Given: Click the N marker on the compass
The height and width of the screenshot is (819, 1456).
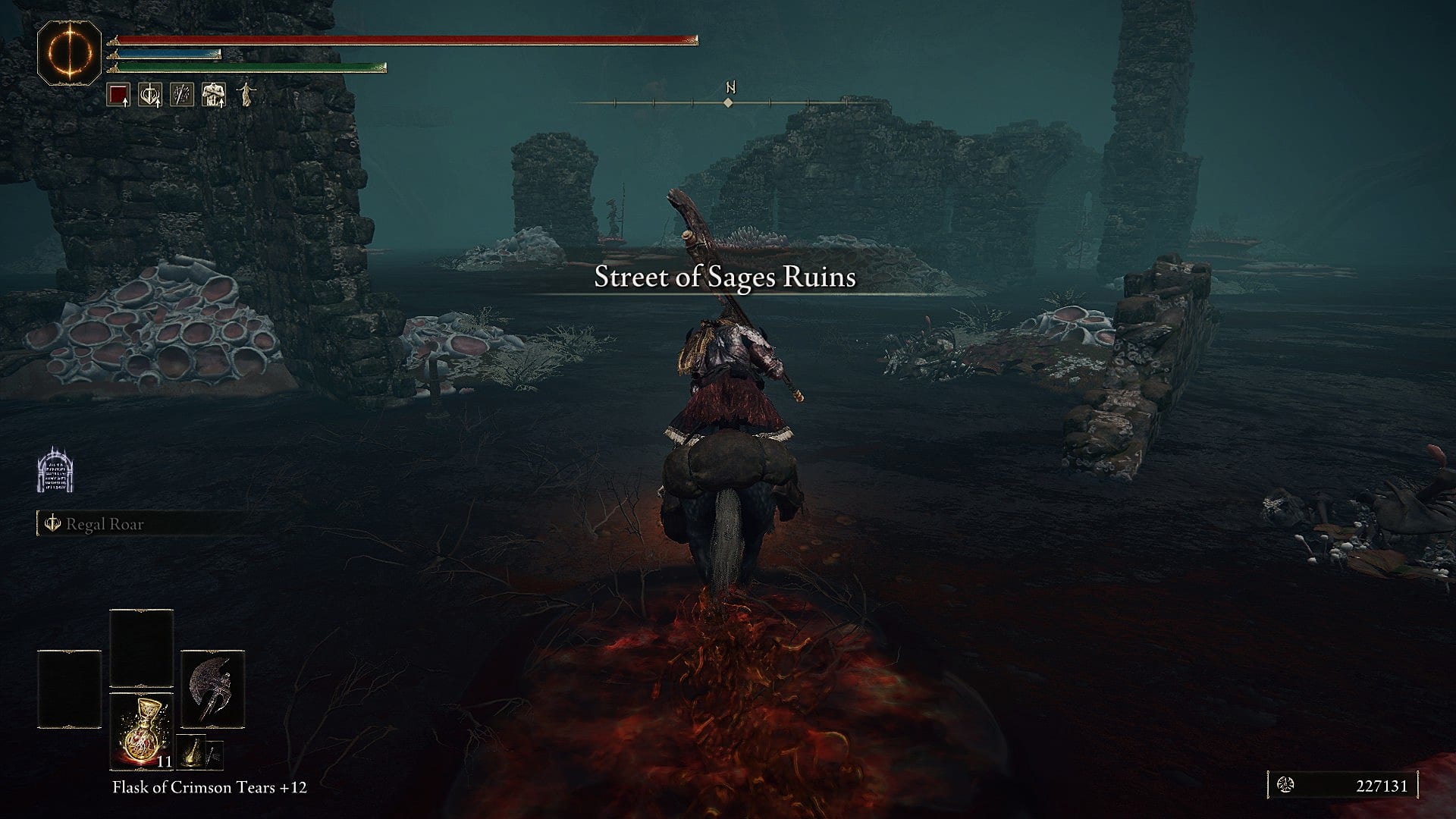Looking at the screenshot, I should (x=730, y=86).
